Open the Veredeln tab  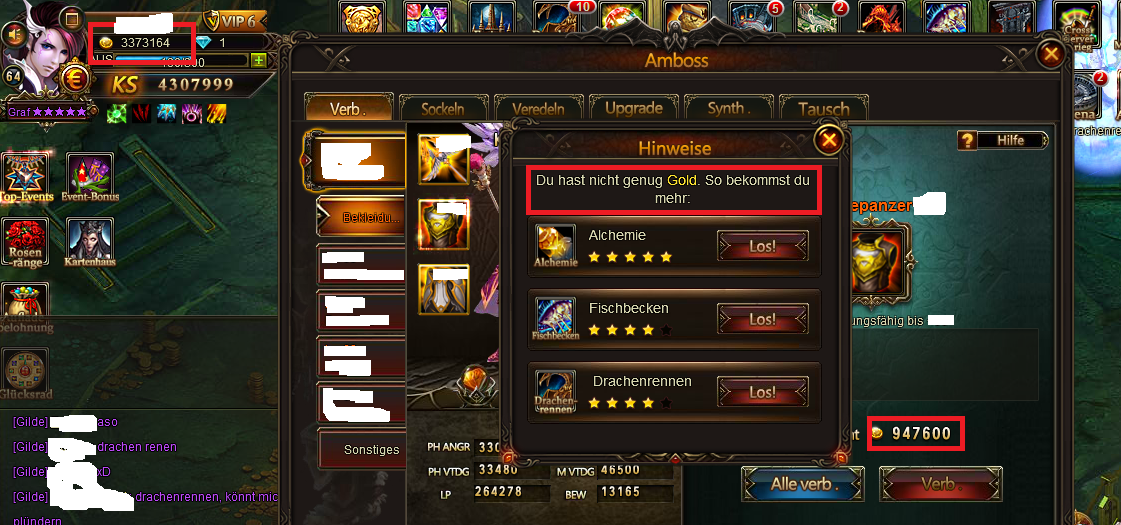pos(538,108)
